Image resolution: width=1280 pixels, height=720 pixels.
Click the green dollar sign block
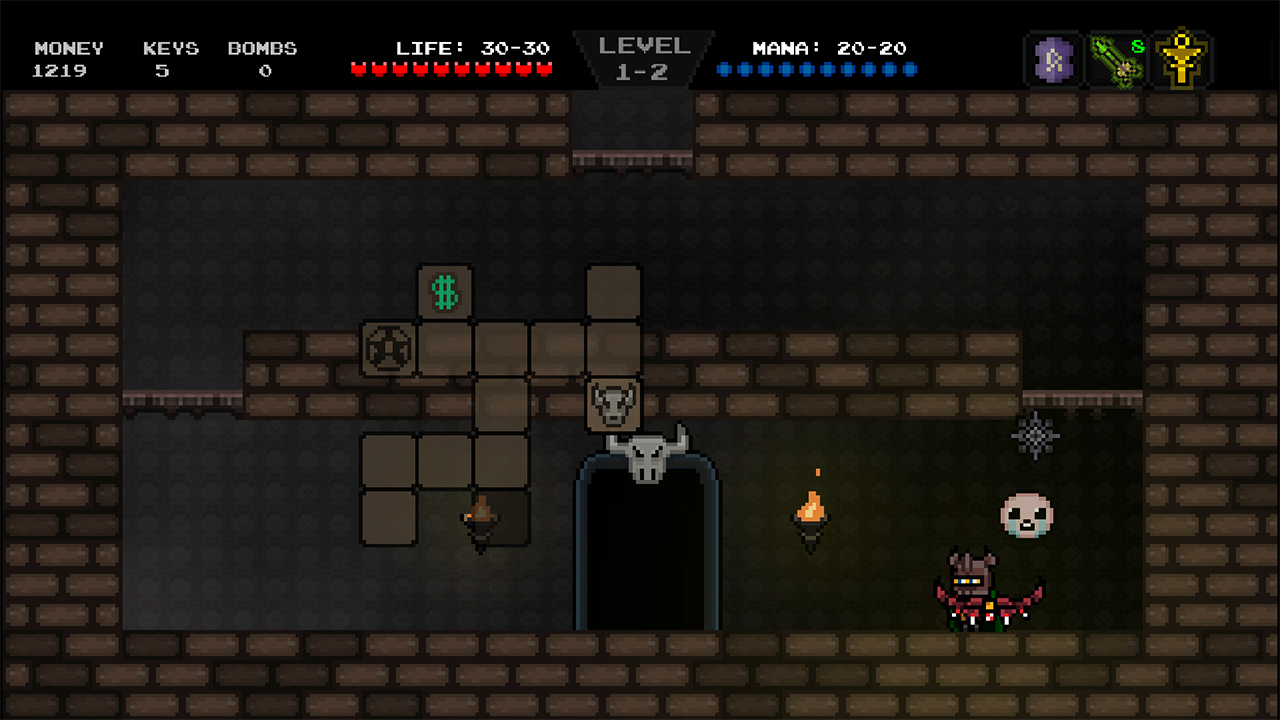click(x=444, y=292)
